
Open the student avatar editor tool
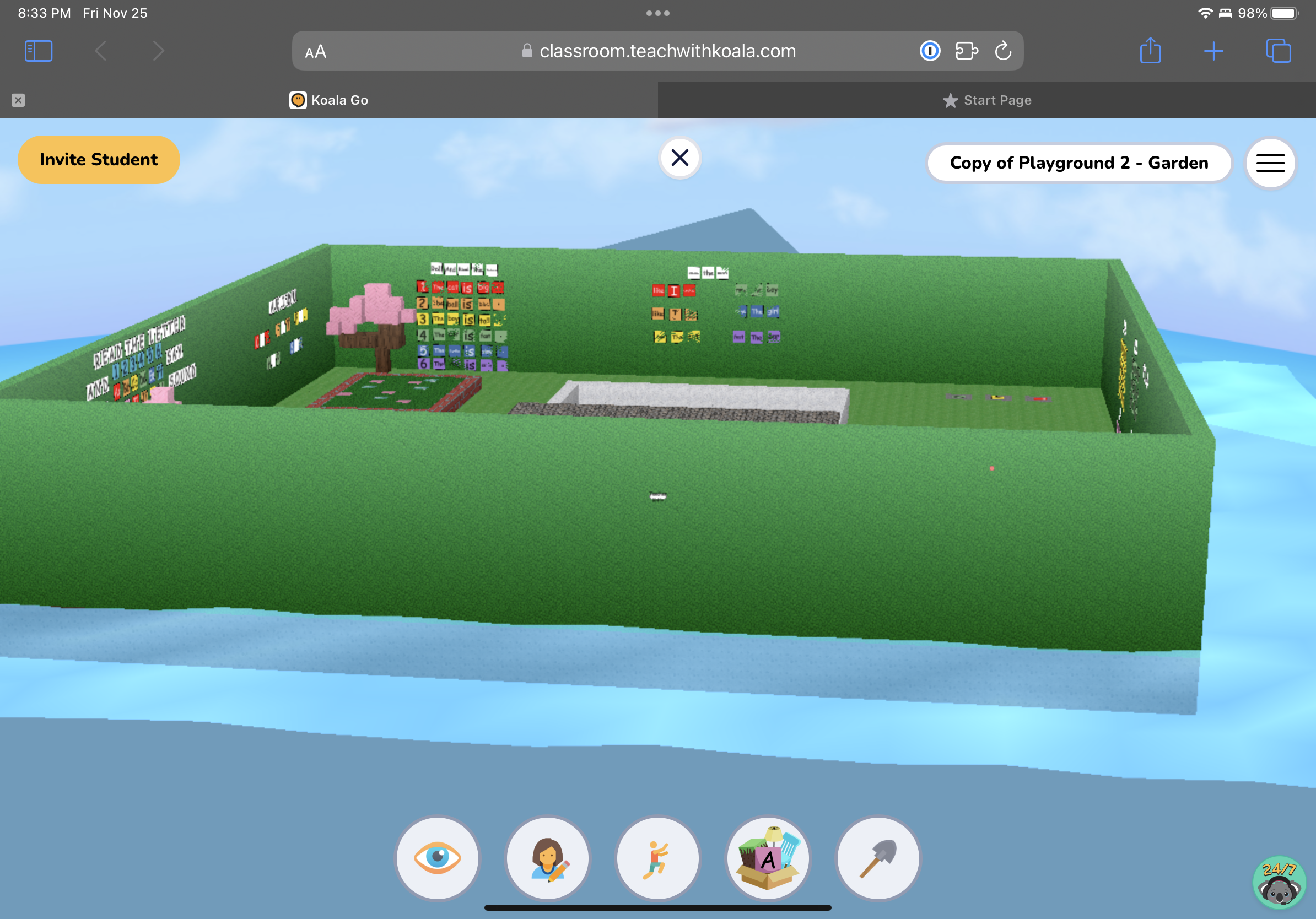coord(548,858)
